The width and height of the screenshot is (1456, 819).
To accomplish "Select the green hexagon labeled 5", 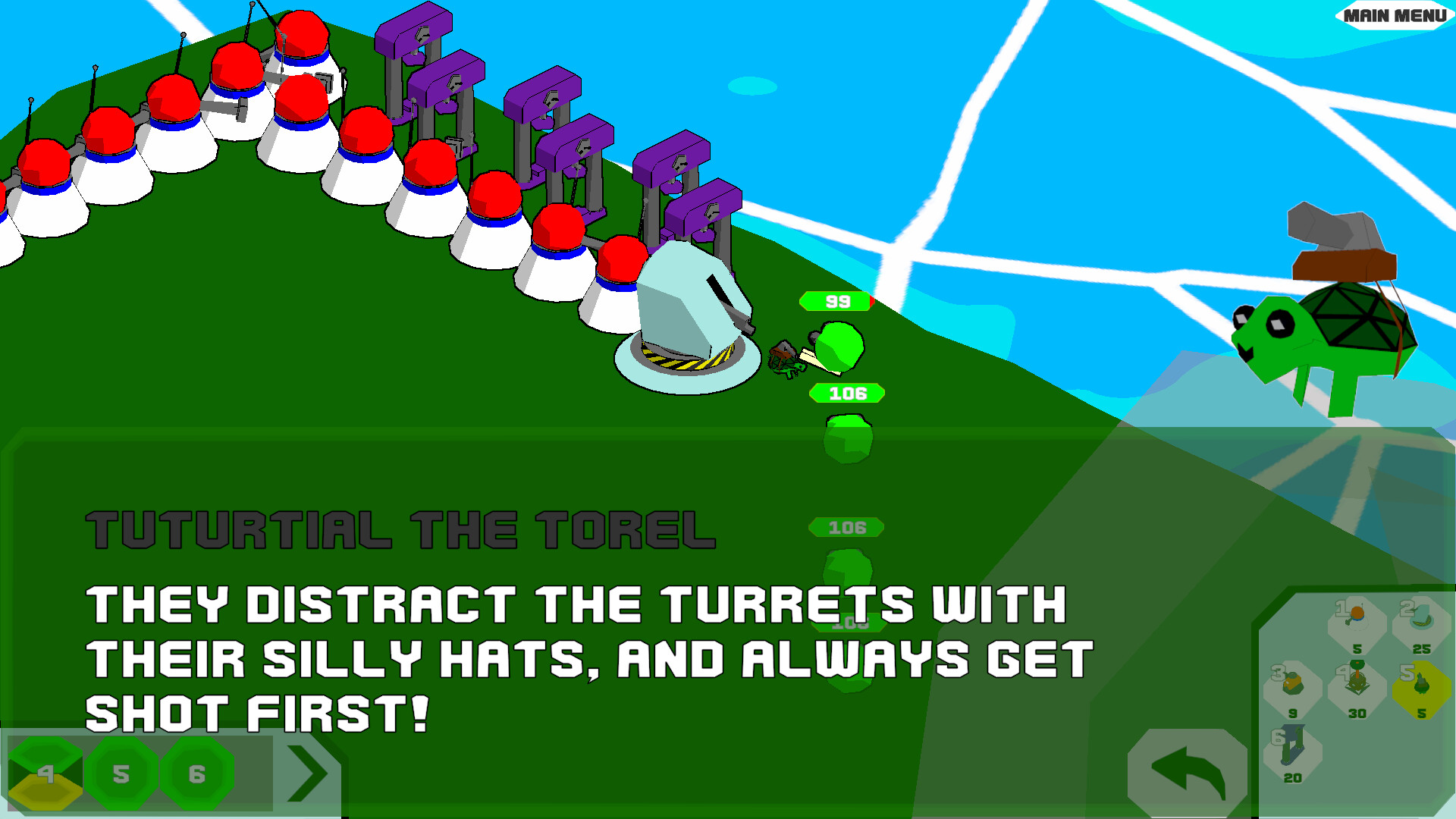I will click(x=121, y=774).
